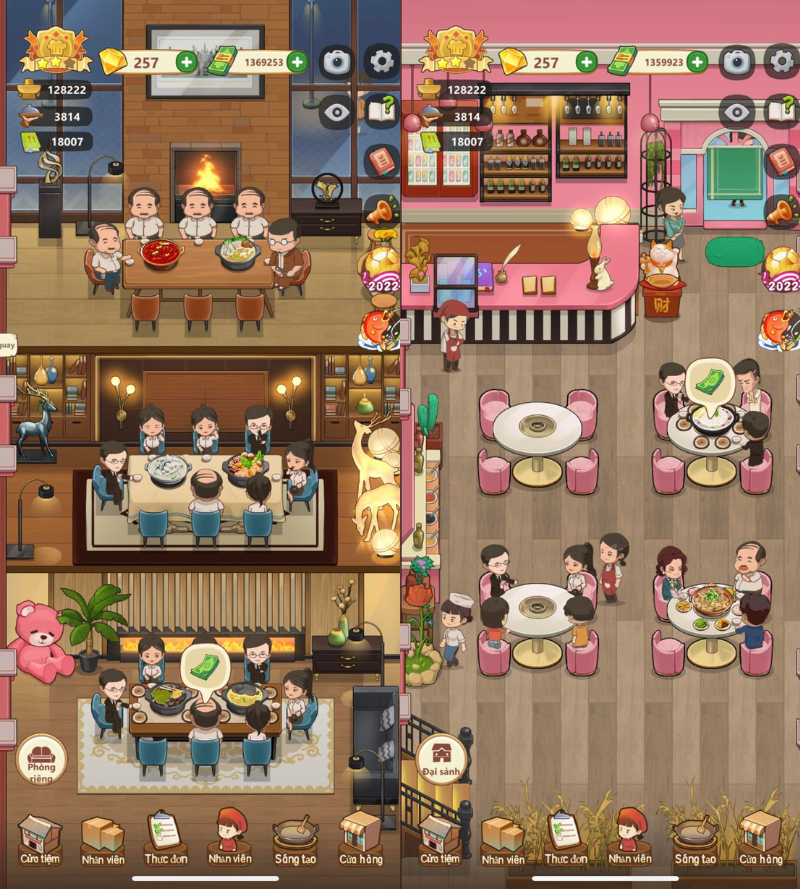Go to the Đại sảnh main hall
The width and height of the screenshot is (800, 889).
pyautogui.click(x=442, y=762)
